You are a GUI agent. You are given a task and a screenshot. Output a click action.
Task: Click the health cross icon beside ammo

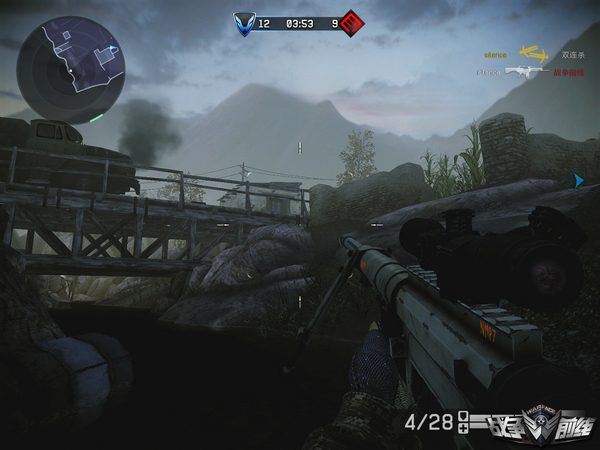463,430
